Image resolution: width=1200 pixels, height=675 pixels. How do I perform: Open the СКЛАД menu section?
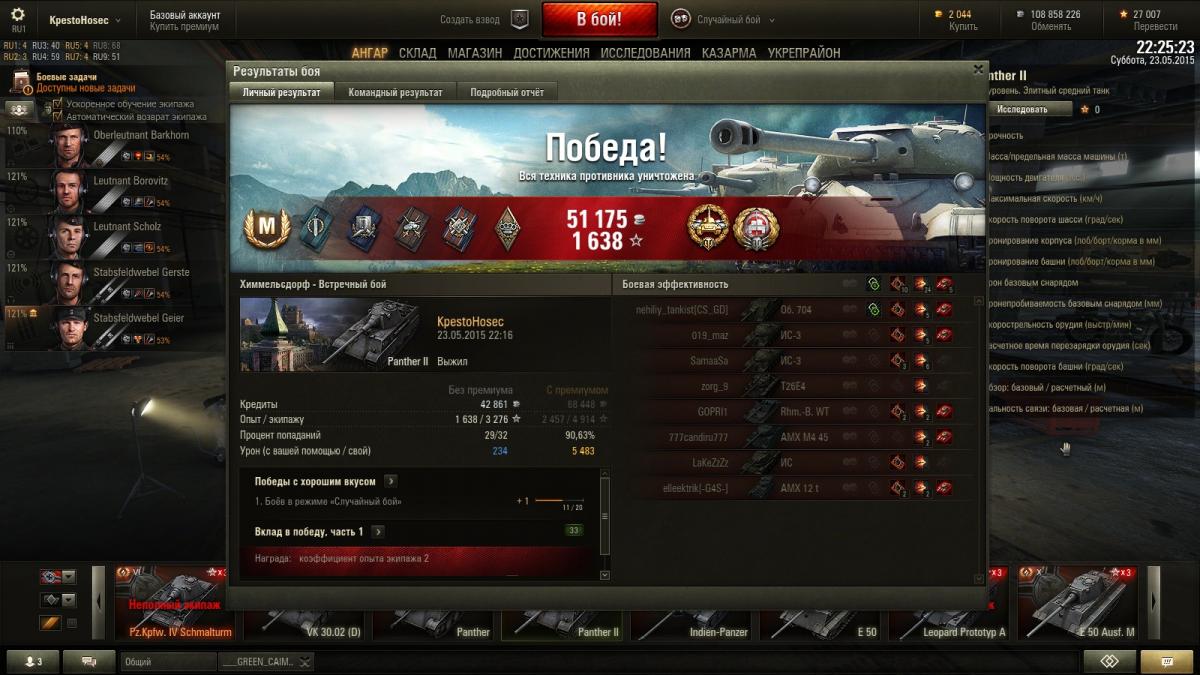point(416,53)
